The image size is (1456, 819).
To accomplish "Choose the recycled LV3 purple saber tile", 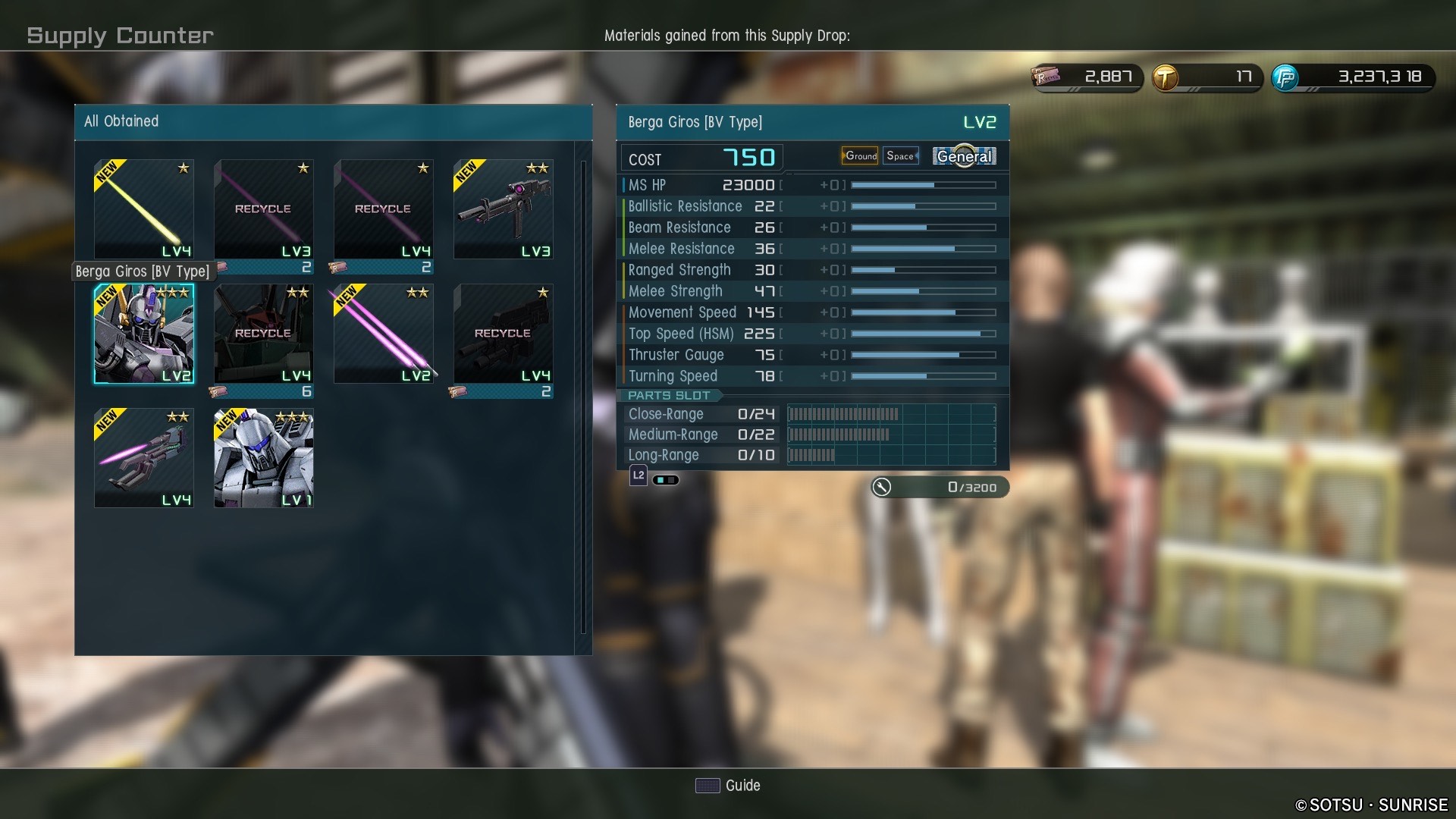I will (263, 209).
